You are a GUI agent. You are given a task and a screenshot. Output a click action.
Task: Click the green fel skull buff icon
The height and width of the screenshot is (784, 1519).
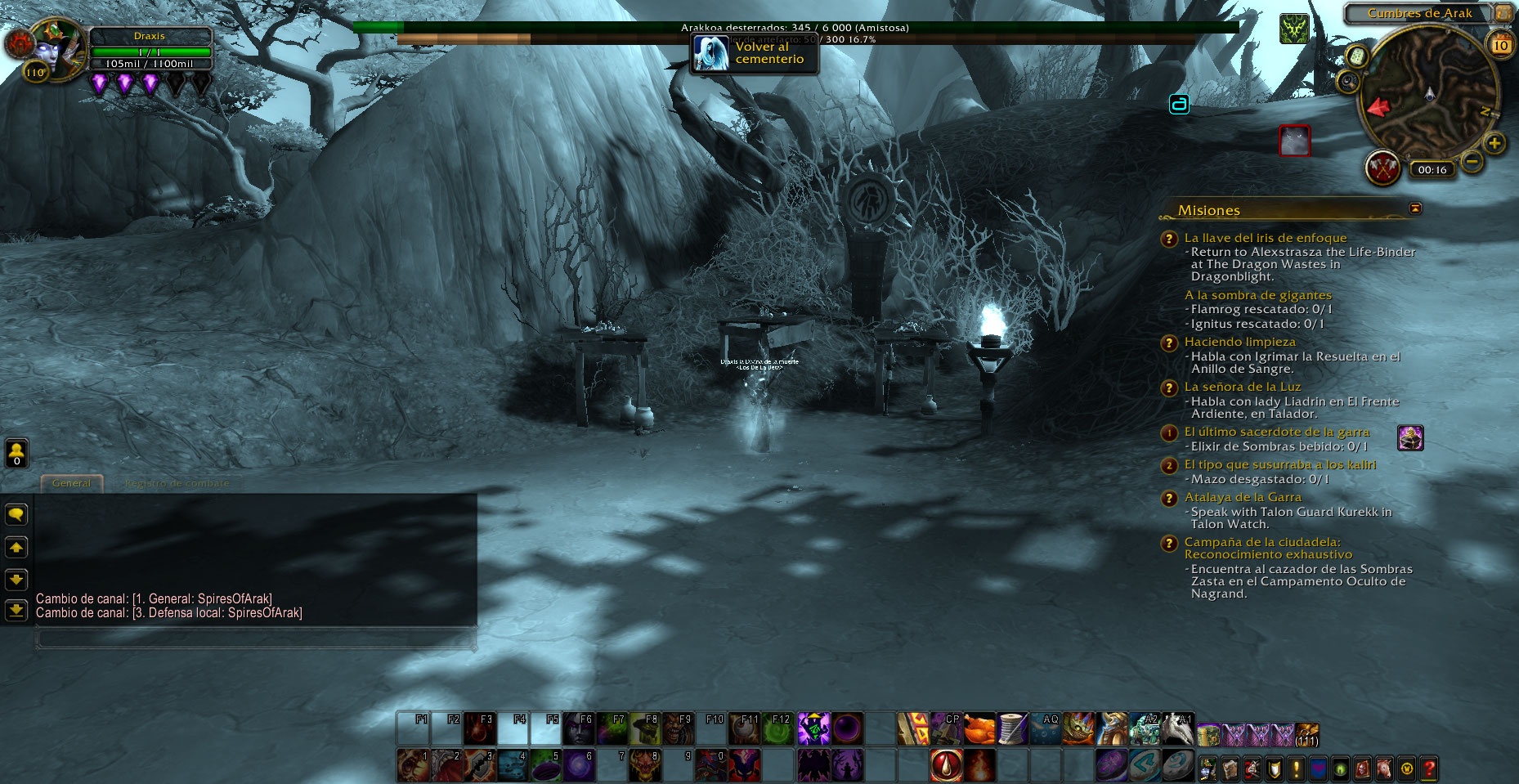pos(1294,29)
